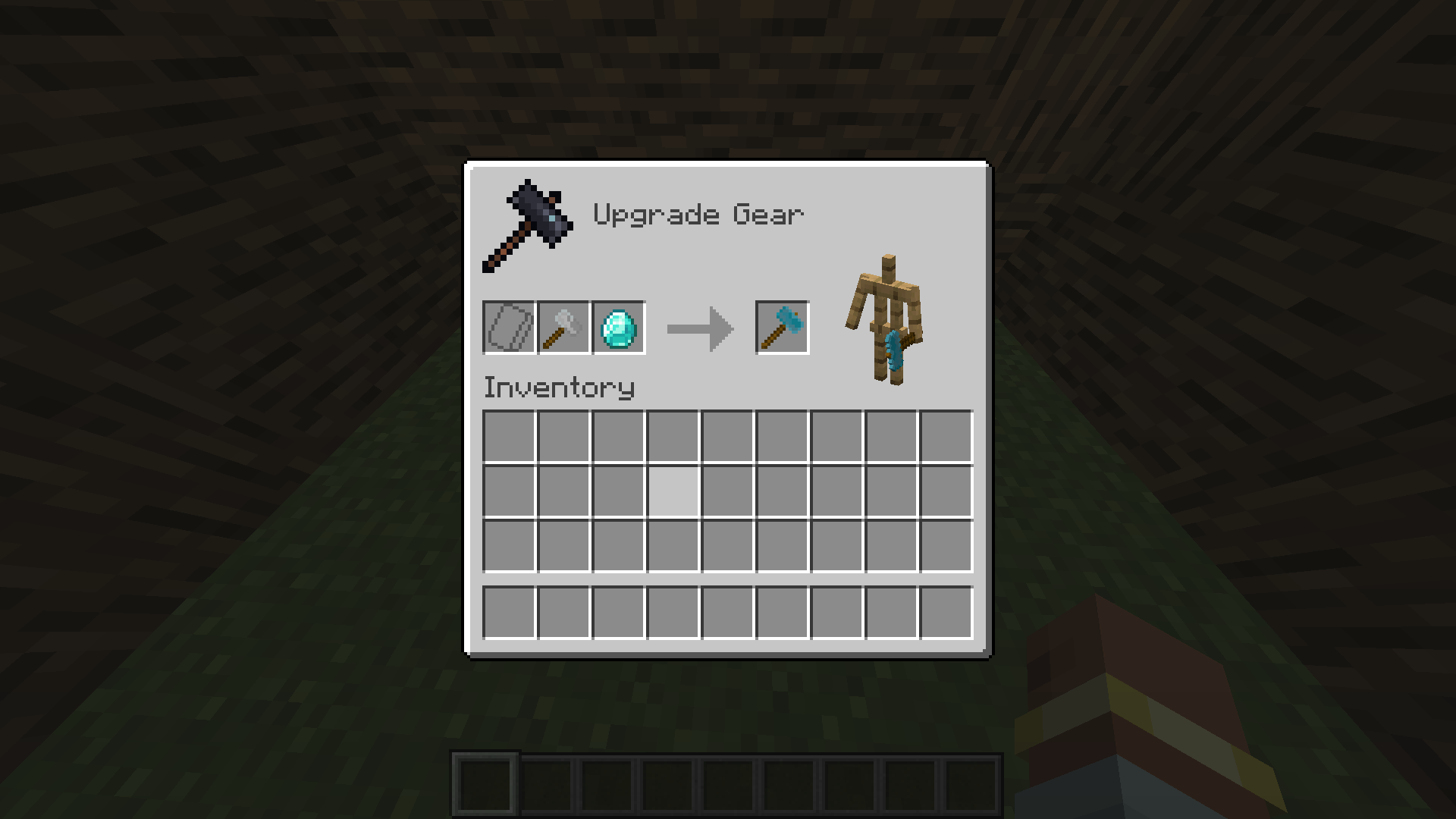The height and width of the screenshot is (819, 1456).
Task: Click the Inventory label text
Action: pyautogui.click(x=559, y=387)
